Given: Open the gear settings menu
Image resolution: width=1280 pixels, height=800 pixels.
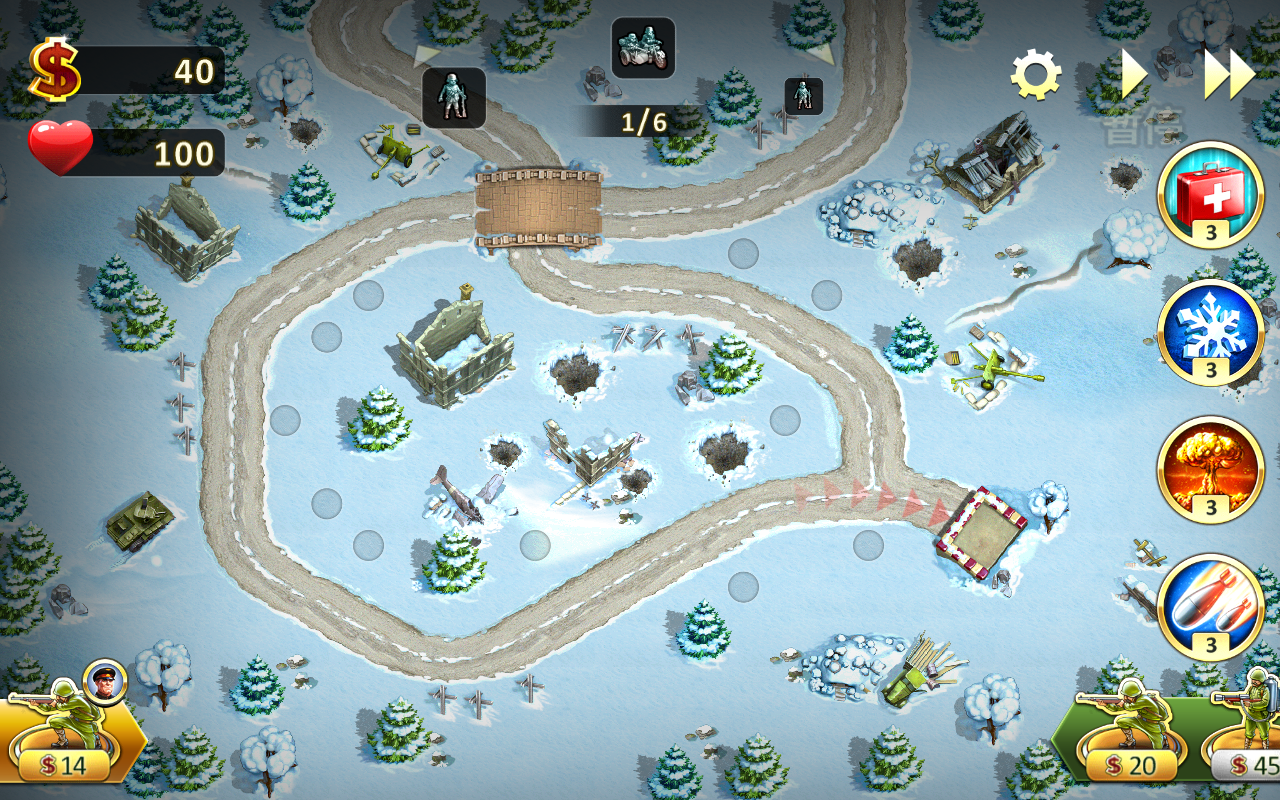Looking at the screenshot, I should 1035,75.
